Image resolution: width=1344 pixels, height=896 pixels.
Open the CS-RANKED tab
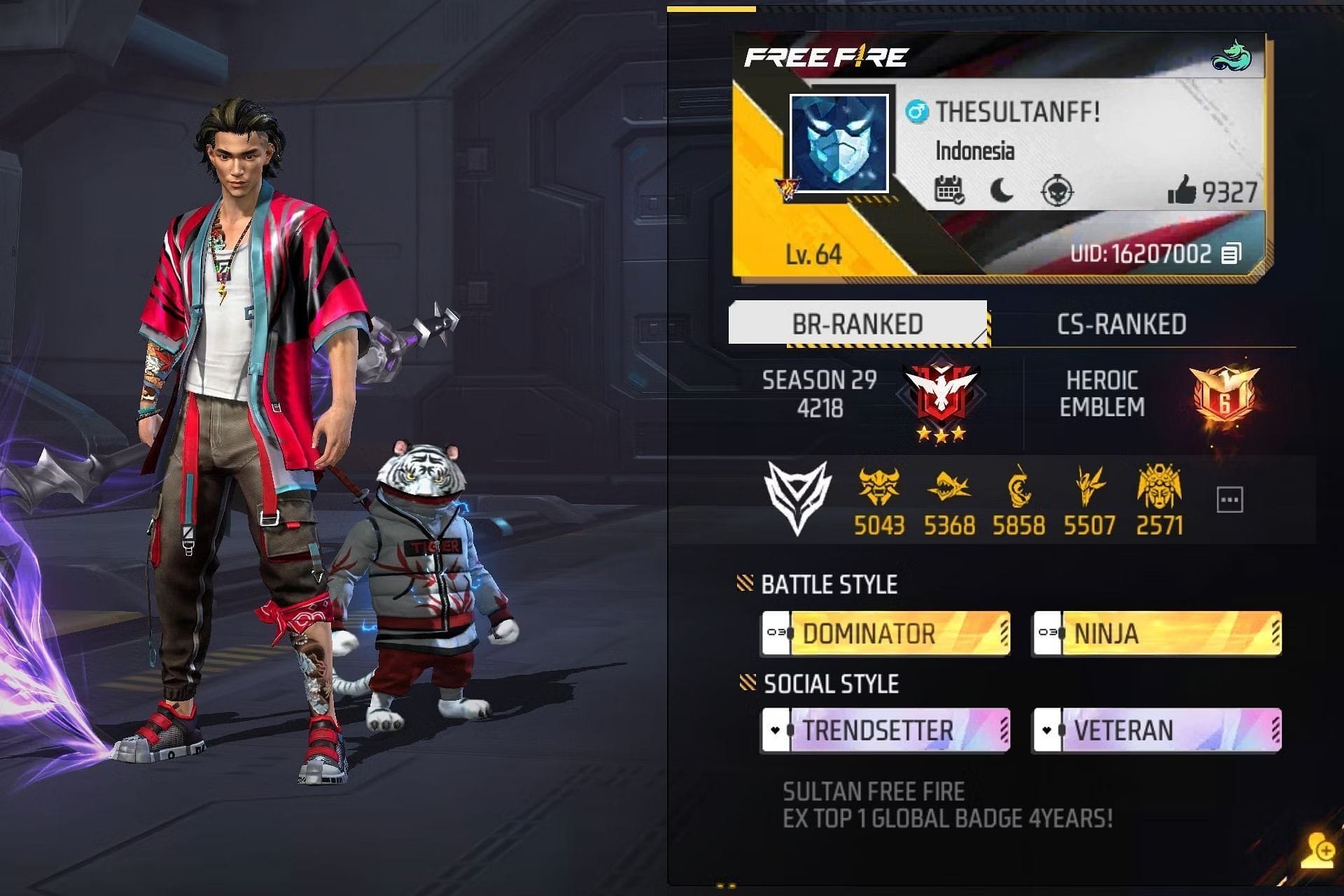pyautogui.click(x=1121, y=324)
